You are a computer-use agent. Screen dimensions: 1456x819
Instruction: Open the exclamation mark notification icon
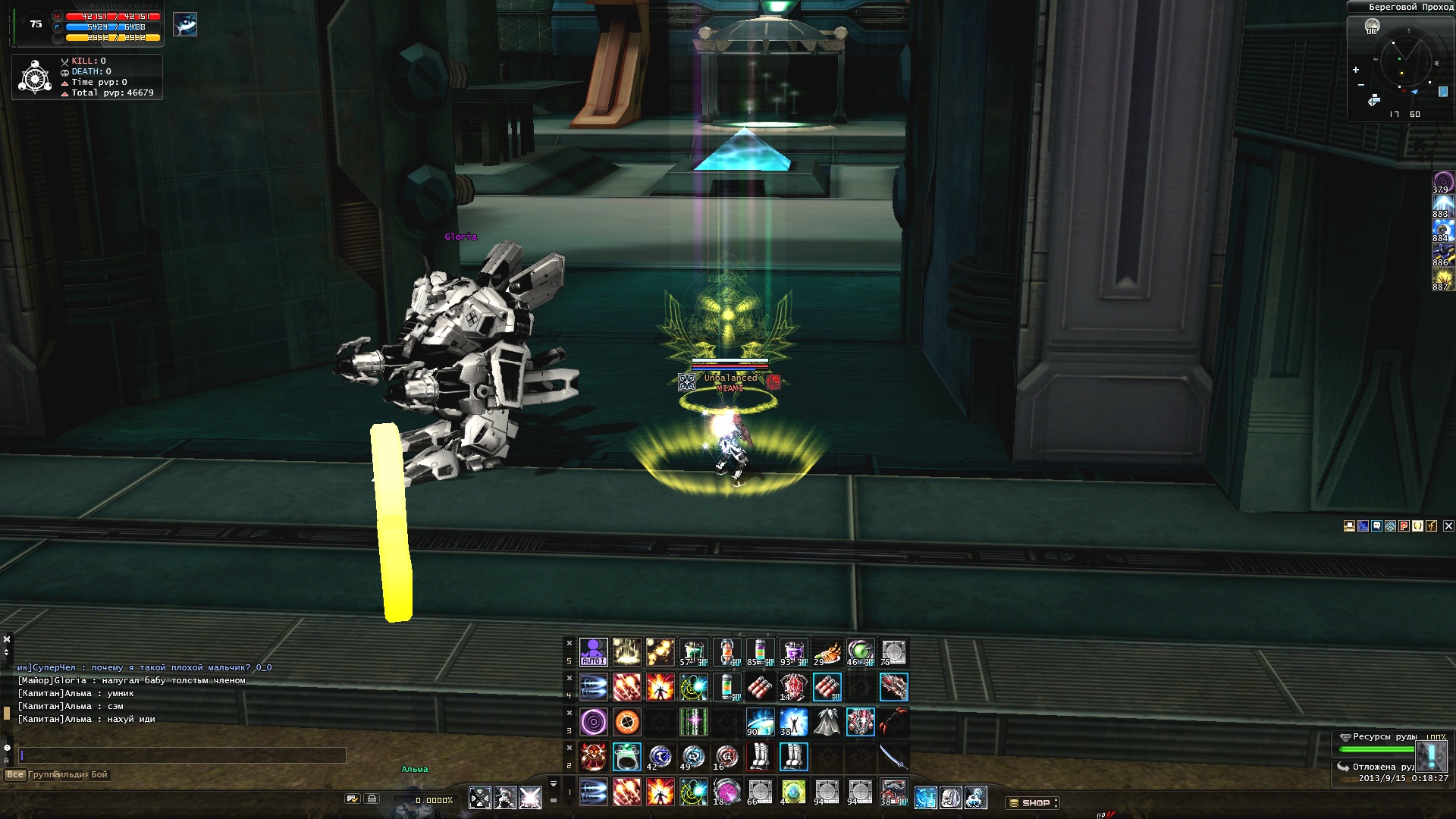(1431, 756)
